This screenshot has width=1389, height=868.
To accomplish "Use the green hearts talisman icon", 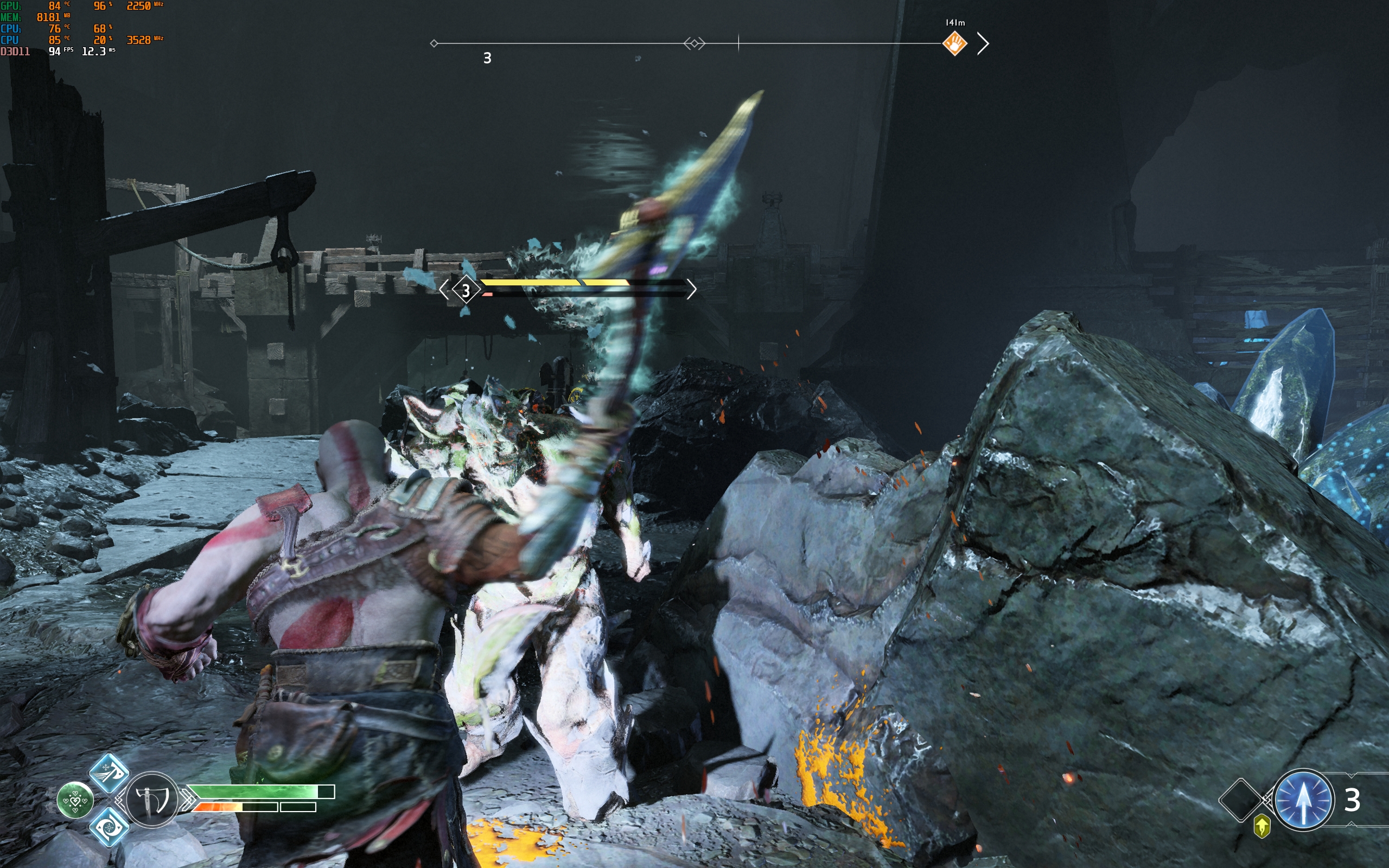I will [x=75, y=800].
